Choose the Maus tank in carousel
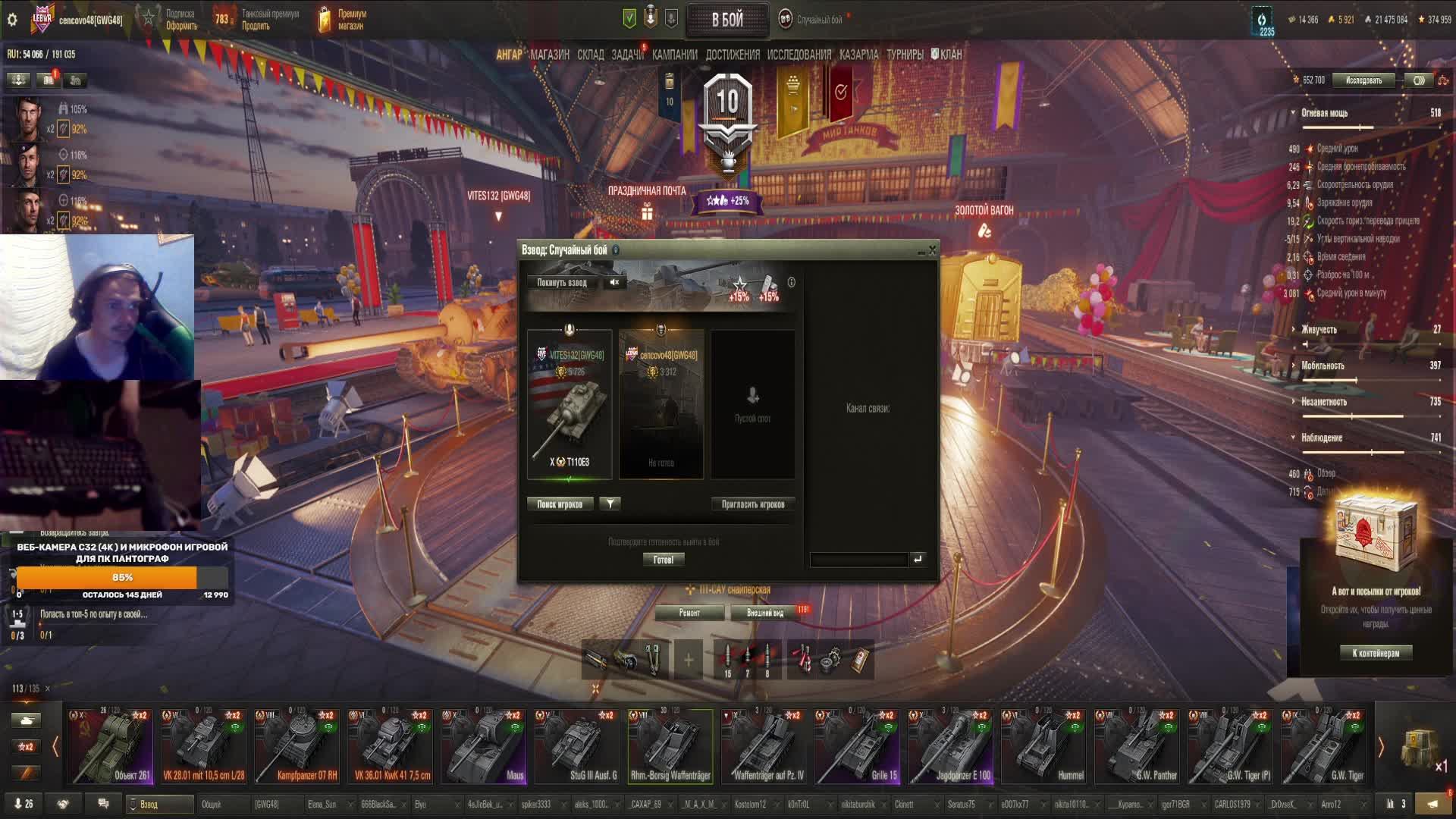Viewport: 1456px width, 819px height. 484,746
